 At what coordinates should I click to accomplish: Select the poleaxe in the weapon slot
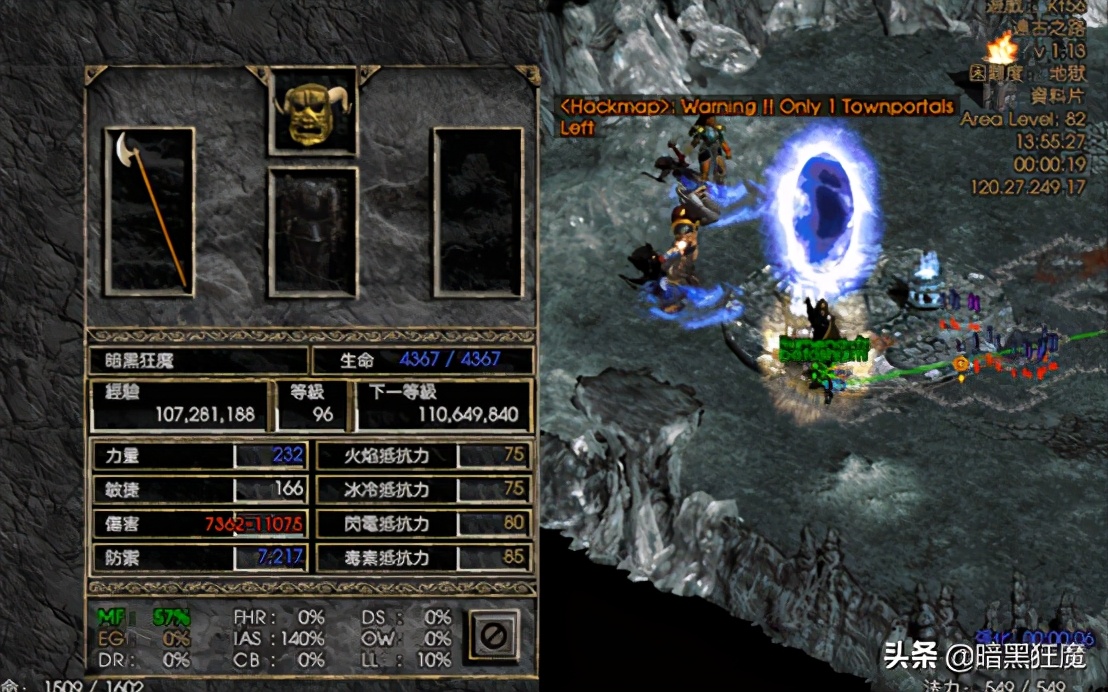[150, 210]
